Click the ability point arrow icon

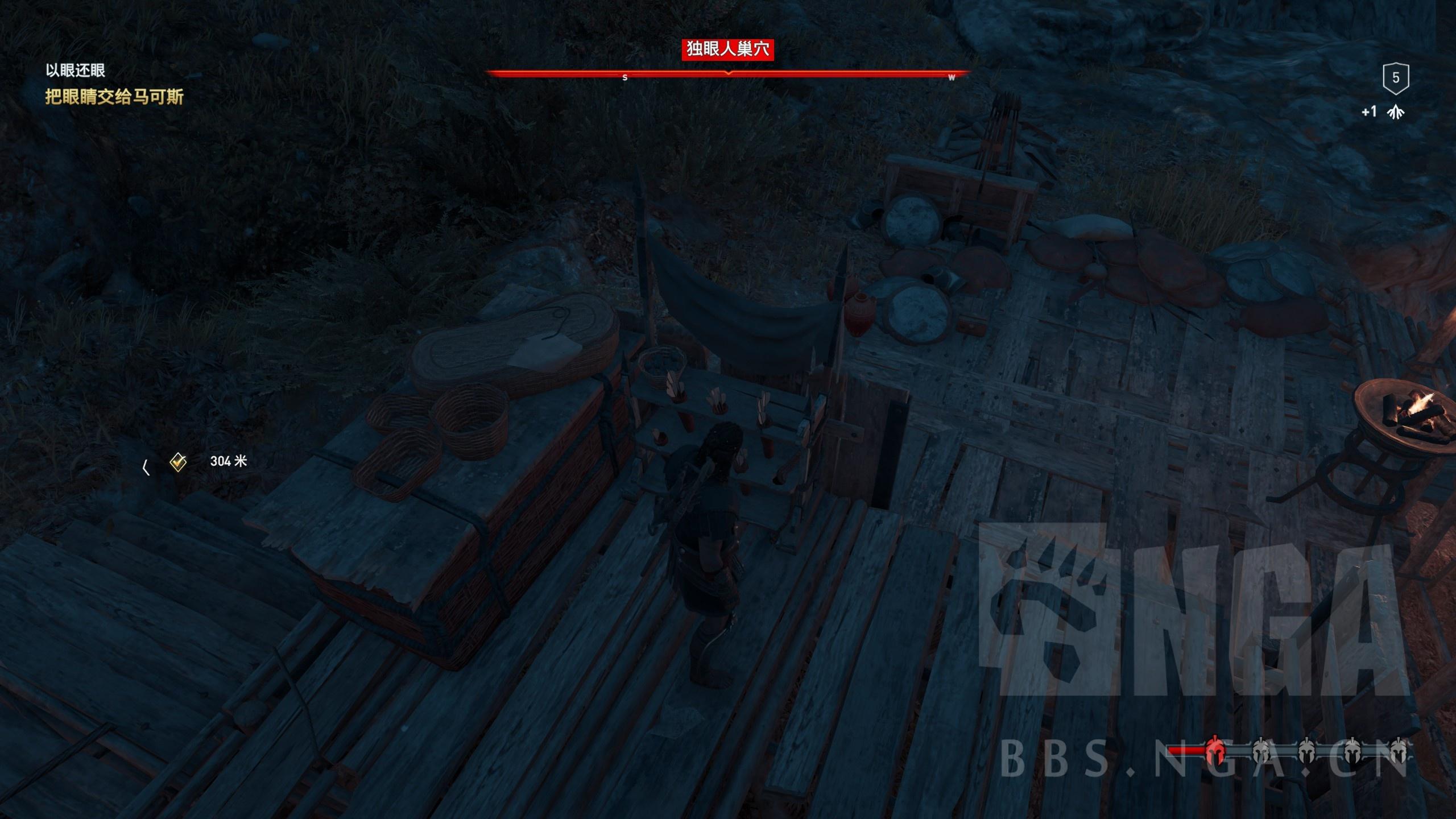(1395, 113)
